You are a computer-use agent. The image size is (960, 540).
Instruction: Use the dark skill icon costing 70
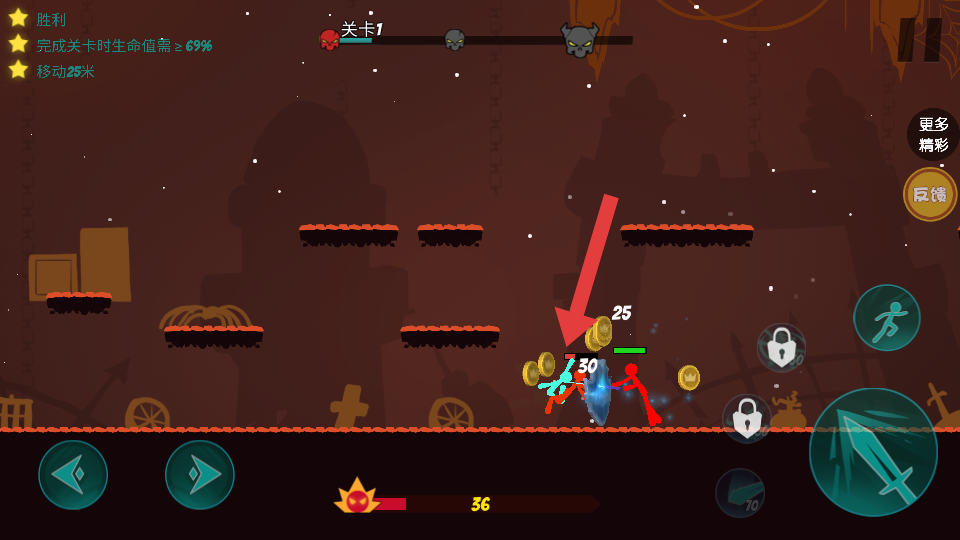coord(740,492)
